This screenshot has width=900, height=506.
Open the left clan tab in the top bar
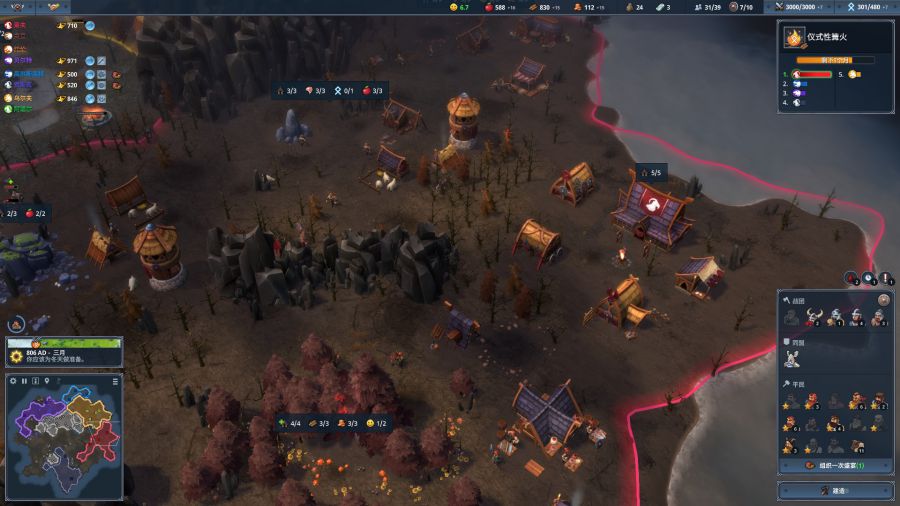coord(17,7)
